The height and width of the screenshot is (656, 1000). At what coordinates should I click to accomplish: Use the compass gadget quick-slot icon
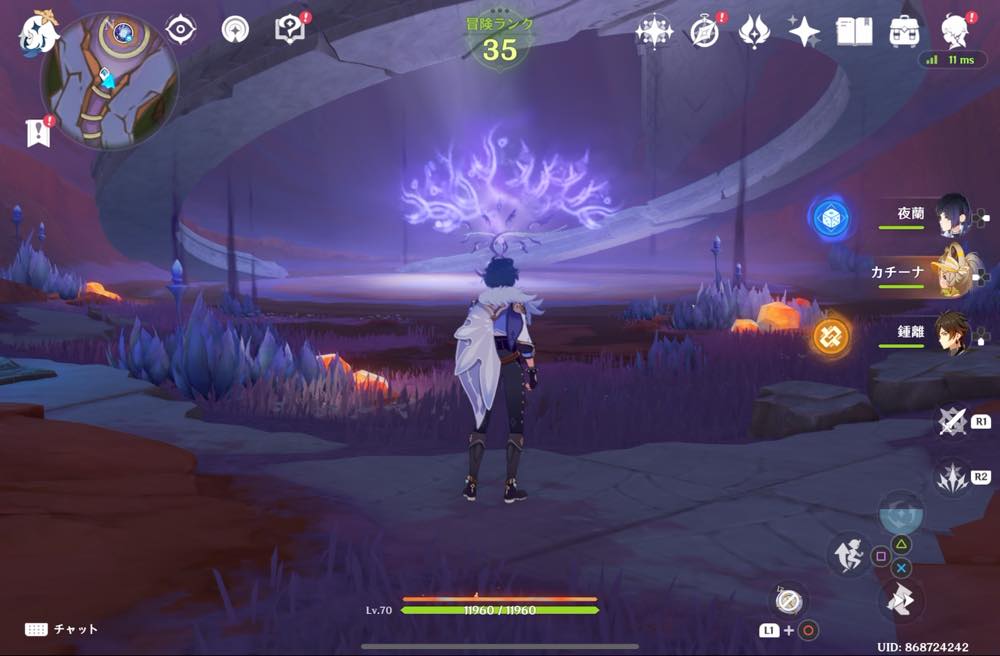(789, 600)
